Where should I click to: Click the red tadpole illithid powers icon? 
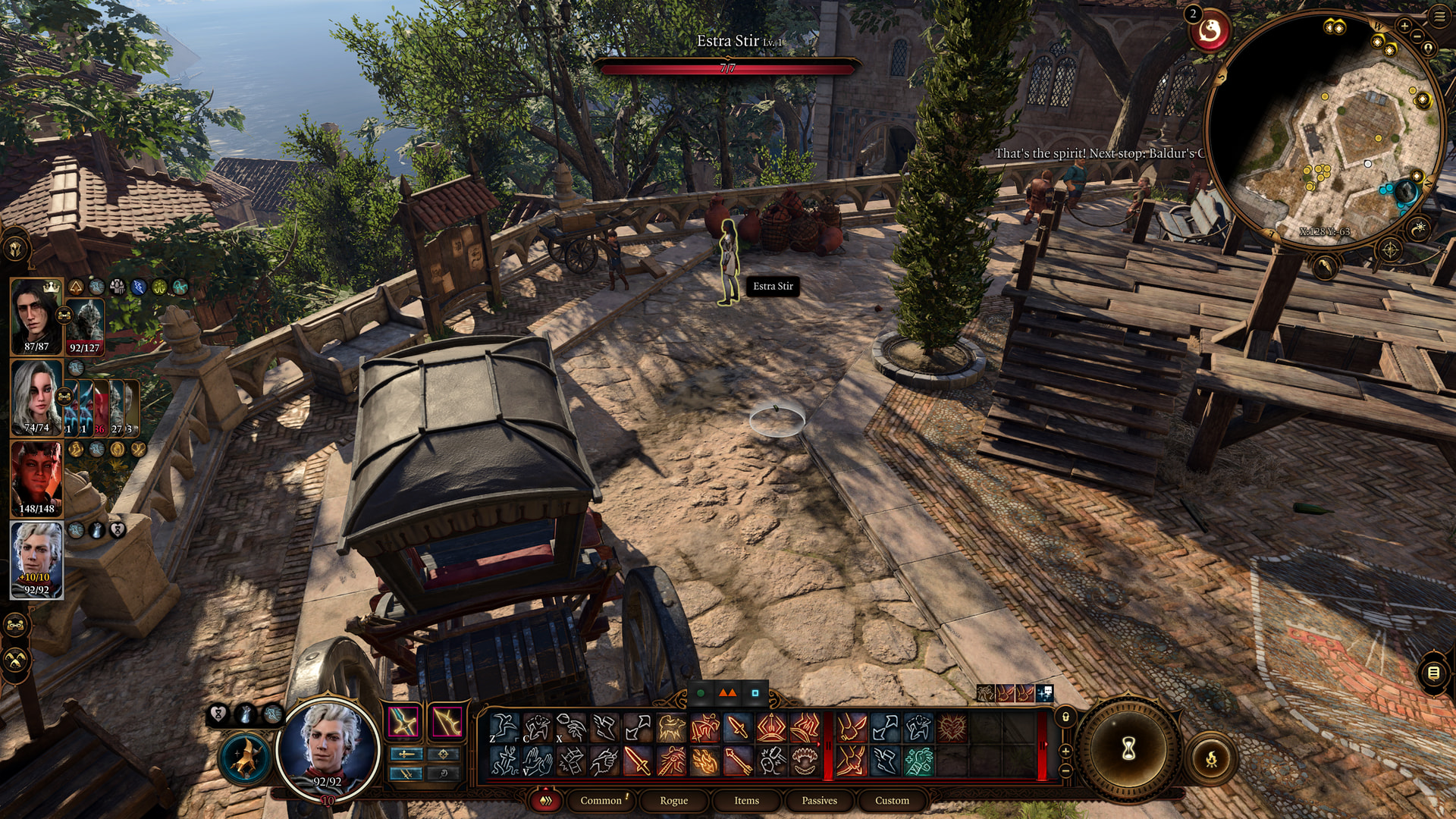(1210, 32)
